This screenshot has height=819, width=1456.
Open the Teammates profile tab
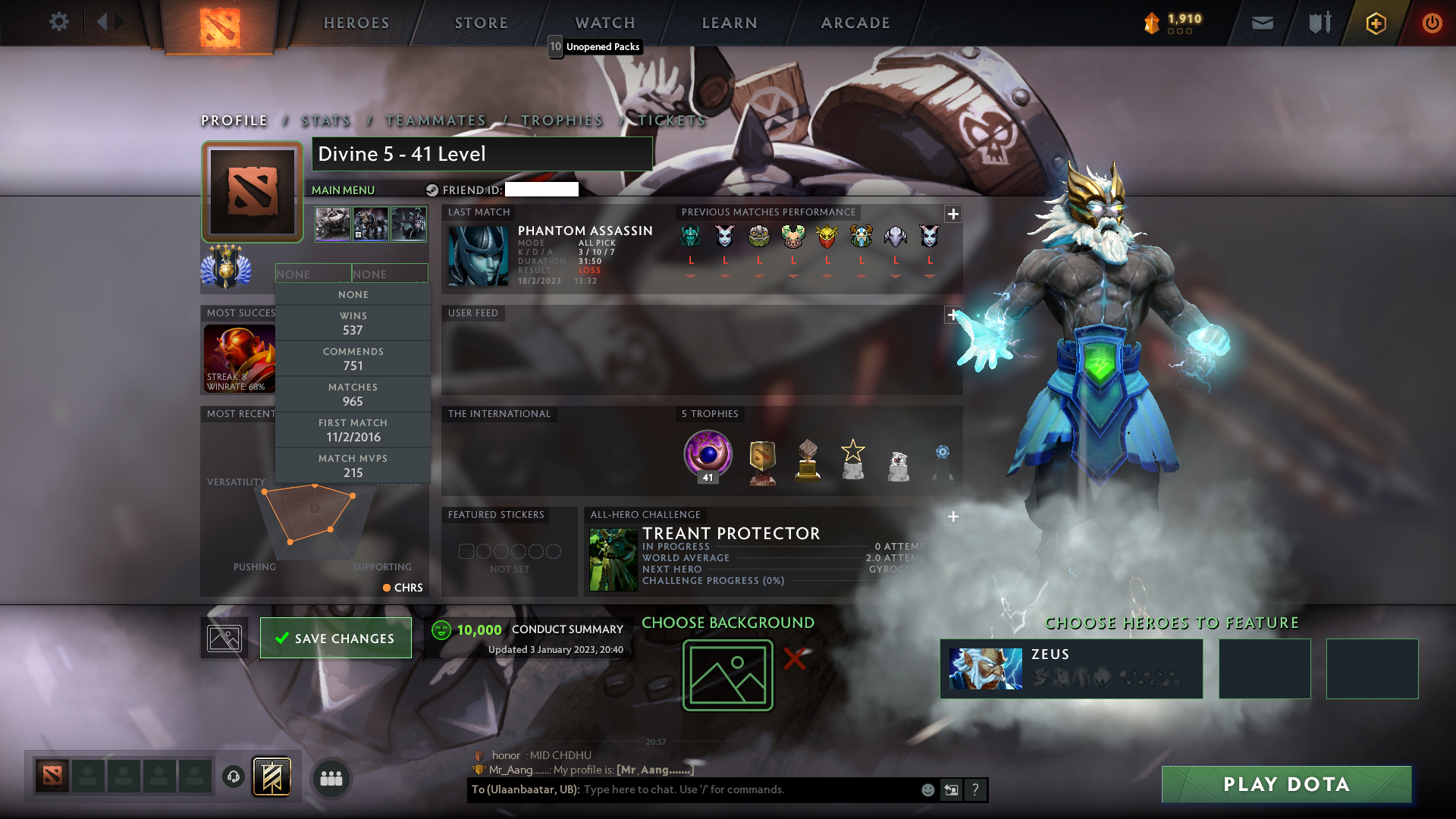coord(436,121)
